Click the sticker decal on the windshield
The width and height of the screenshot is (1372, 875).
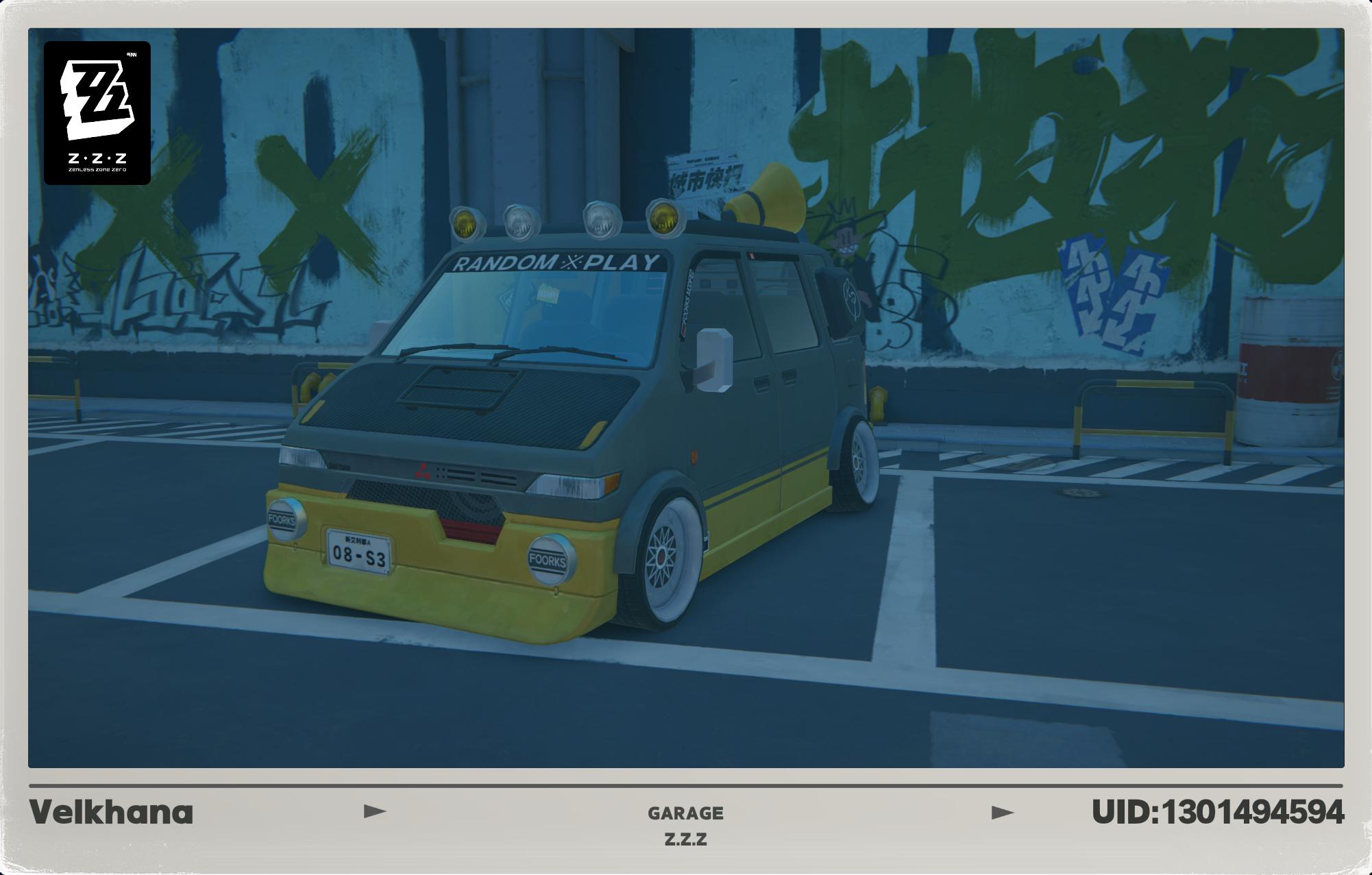pyautogui.click(x=547, y=293)
